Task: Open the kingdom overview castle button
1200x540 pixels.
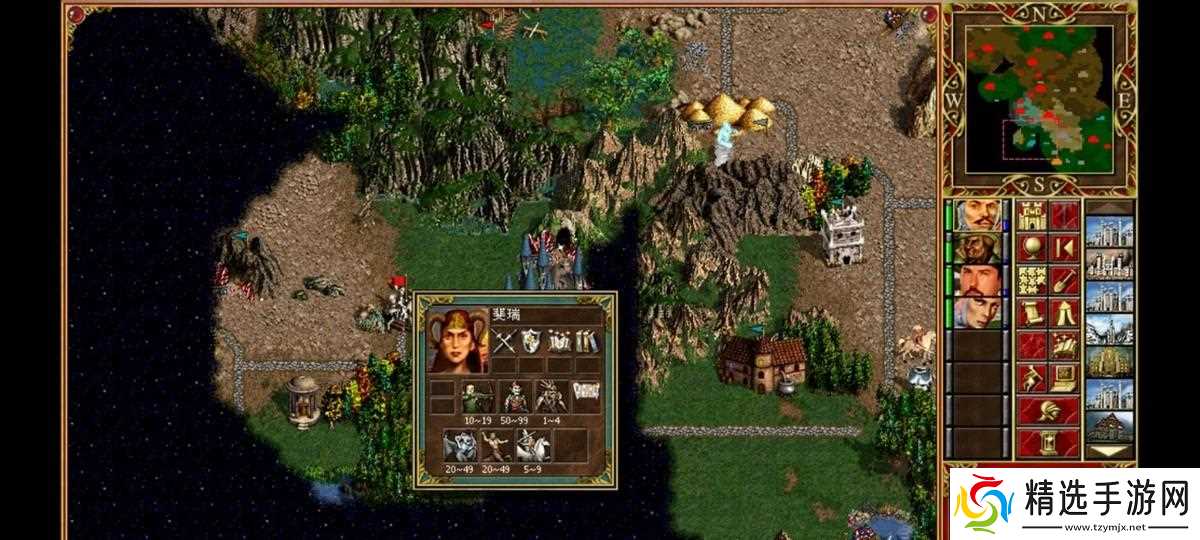Action: (x=1031, y=215)
